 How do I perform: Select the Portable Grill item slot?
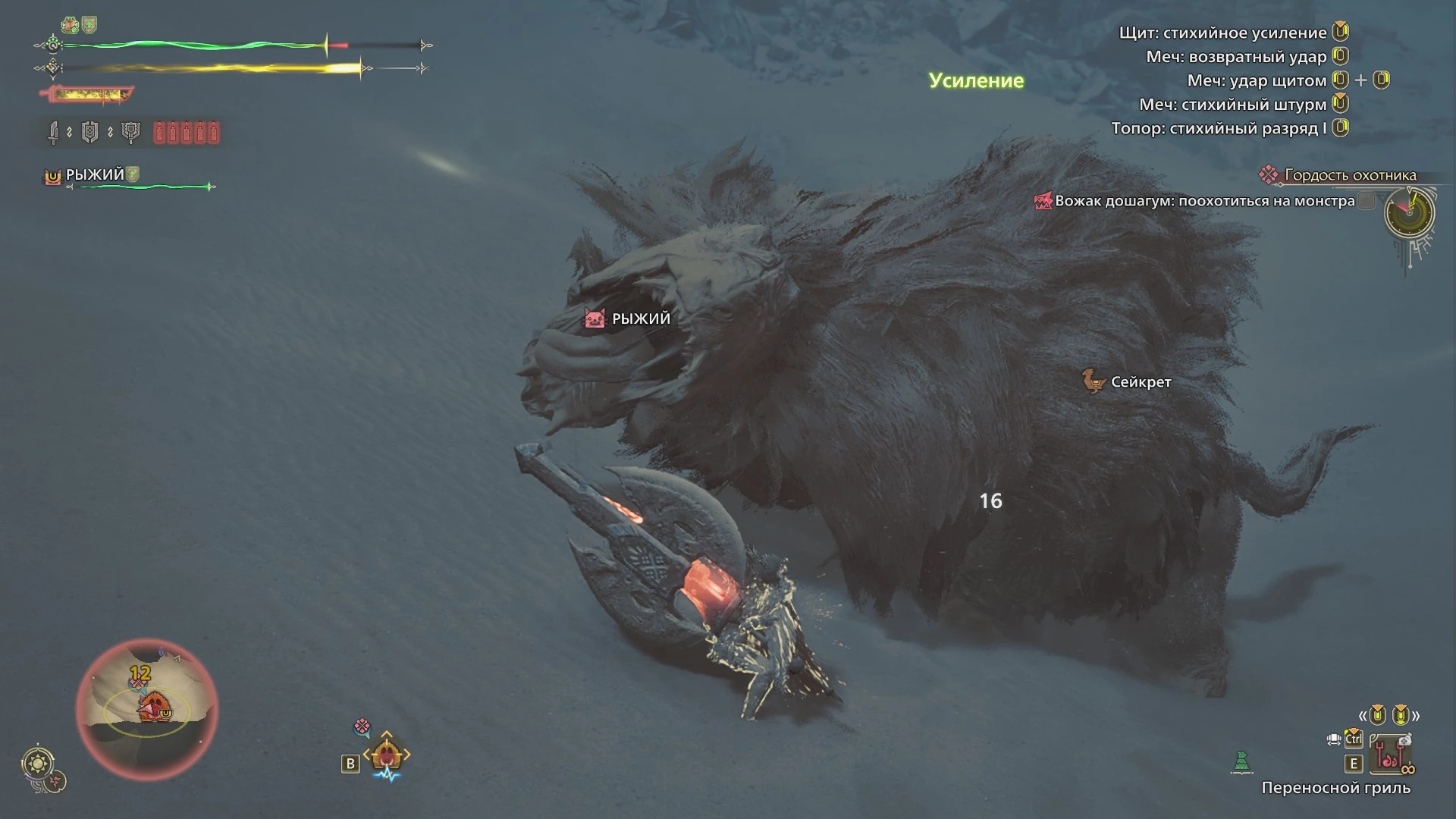(1394, 755)
